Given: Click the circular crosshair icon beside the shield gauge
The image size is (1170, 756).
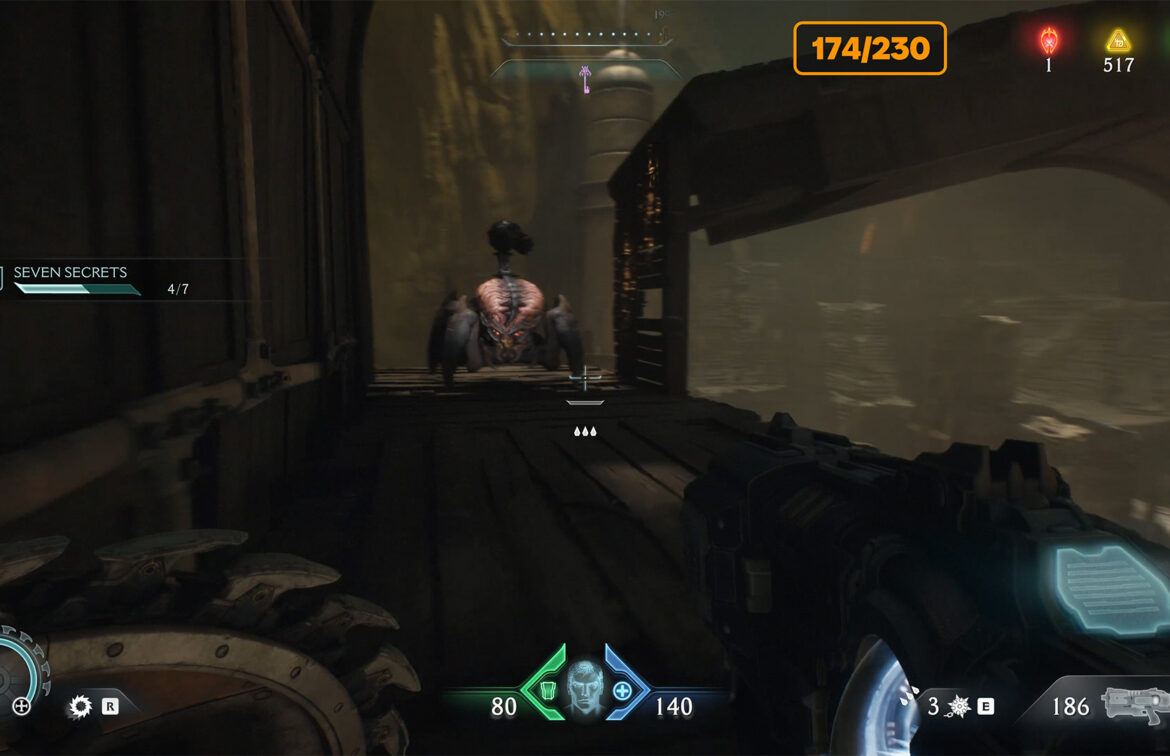Looking at the screenshot, I should 21,706.
